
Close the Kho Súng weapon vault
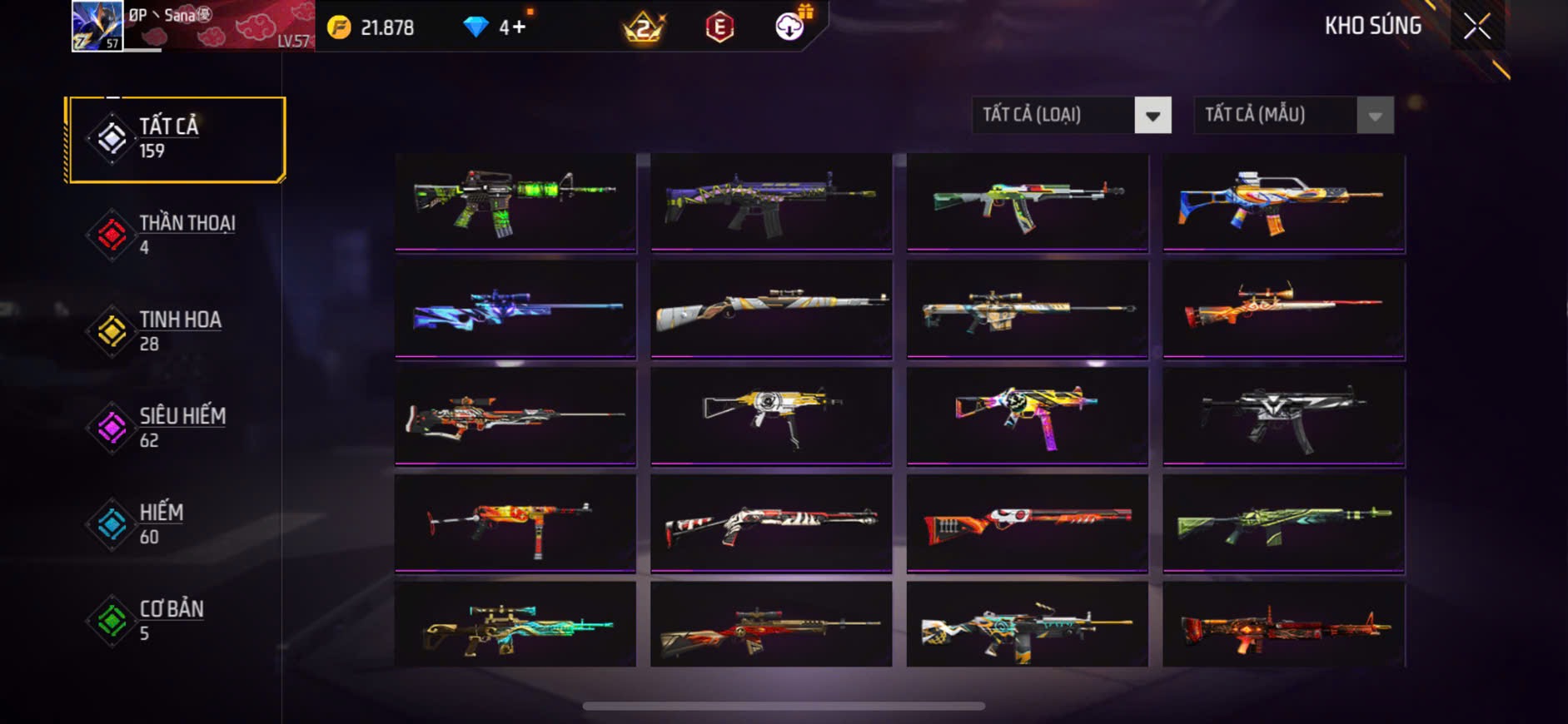tap(1477, 27)
